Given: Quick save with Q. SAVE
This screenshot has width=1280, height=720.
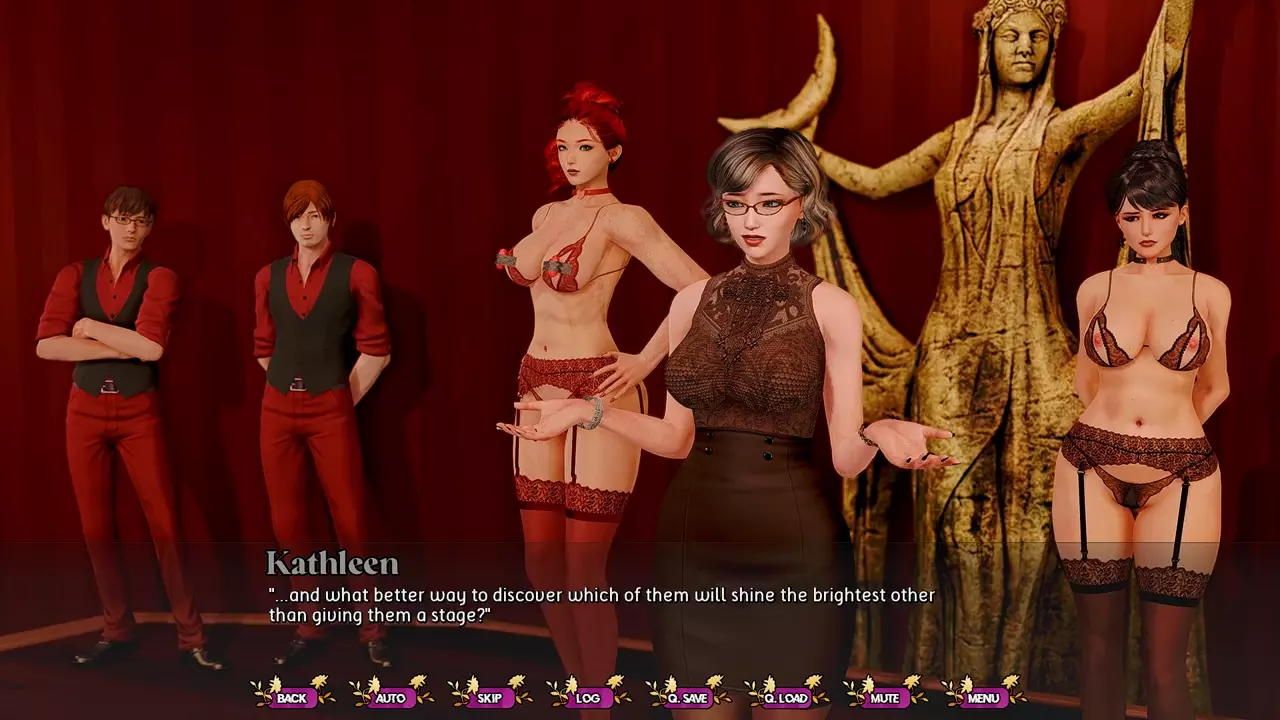Looking at the screenshot, I should (x=687, y=697).
